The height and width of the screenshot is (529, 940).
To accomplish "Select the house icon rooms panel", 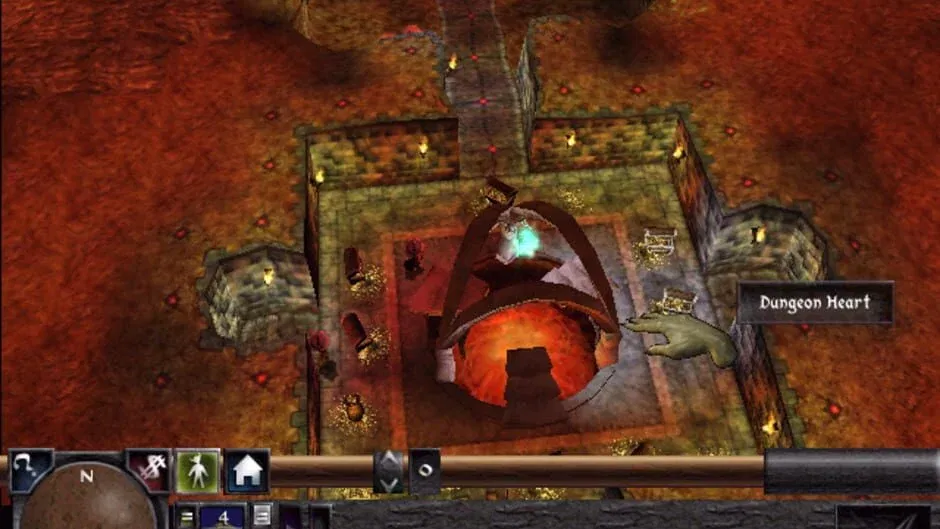I will pyautogui.click(x=247, y=471).
